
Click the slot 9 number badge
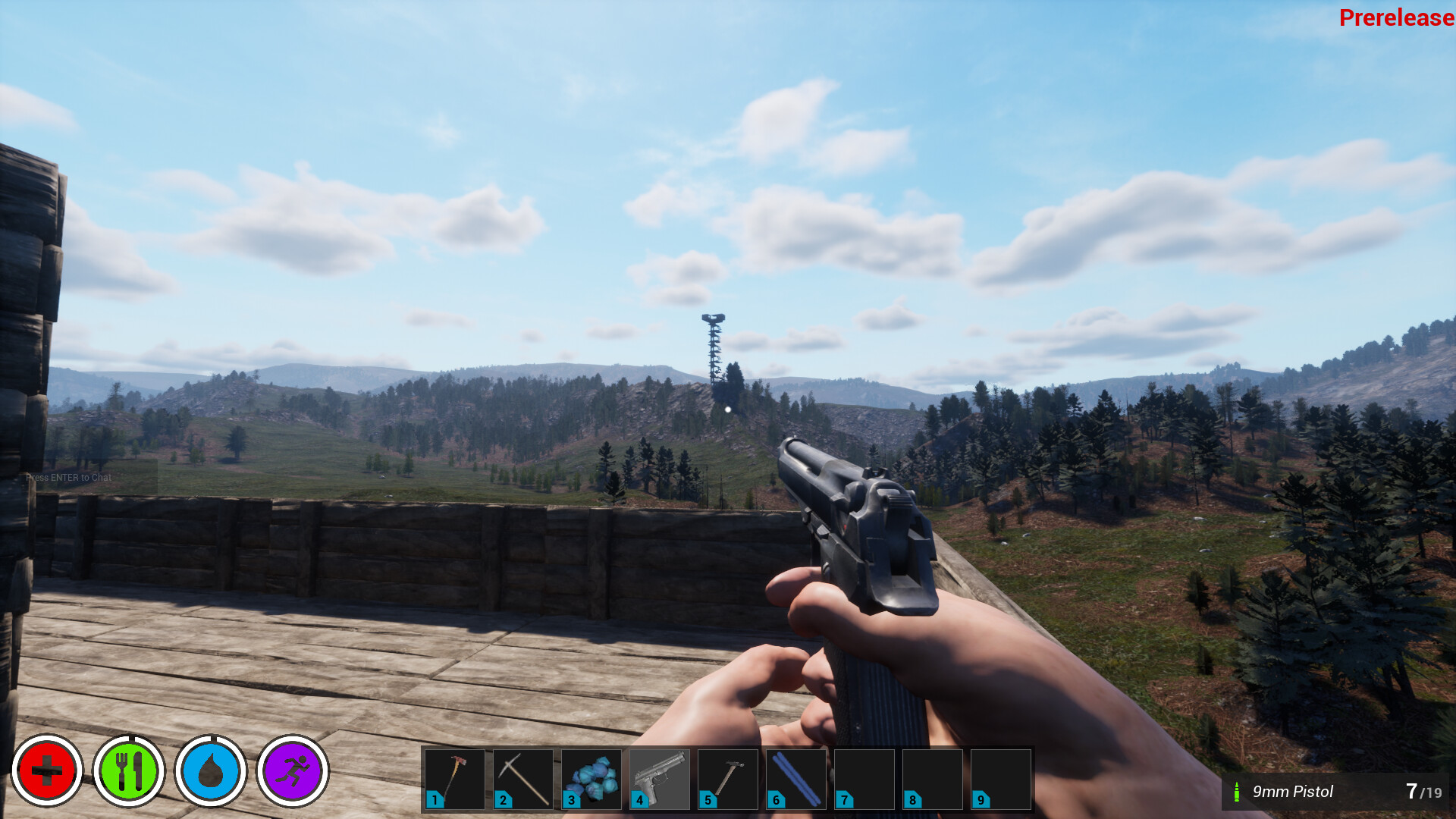point(981,799)
